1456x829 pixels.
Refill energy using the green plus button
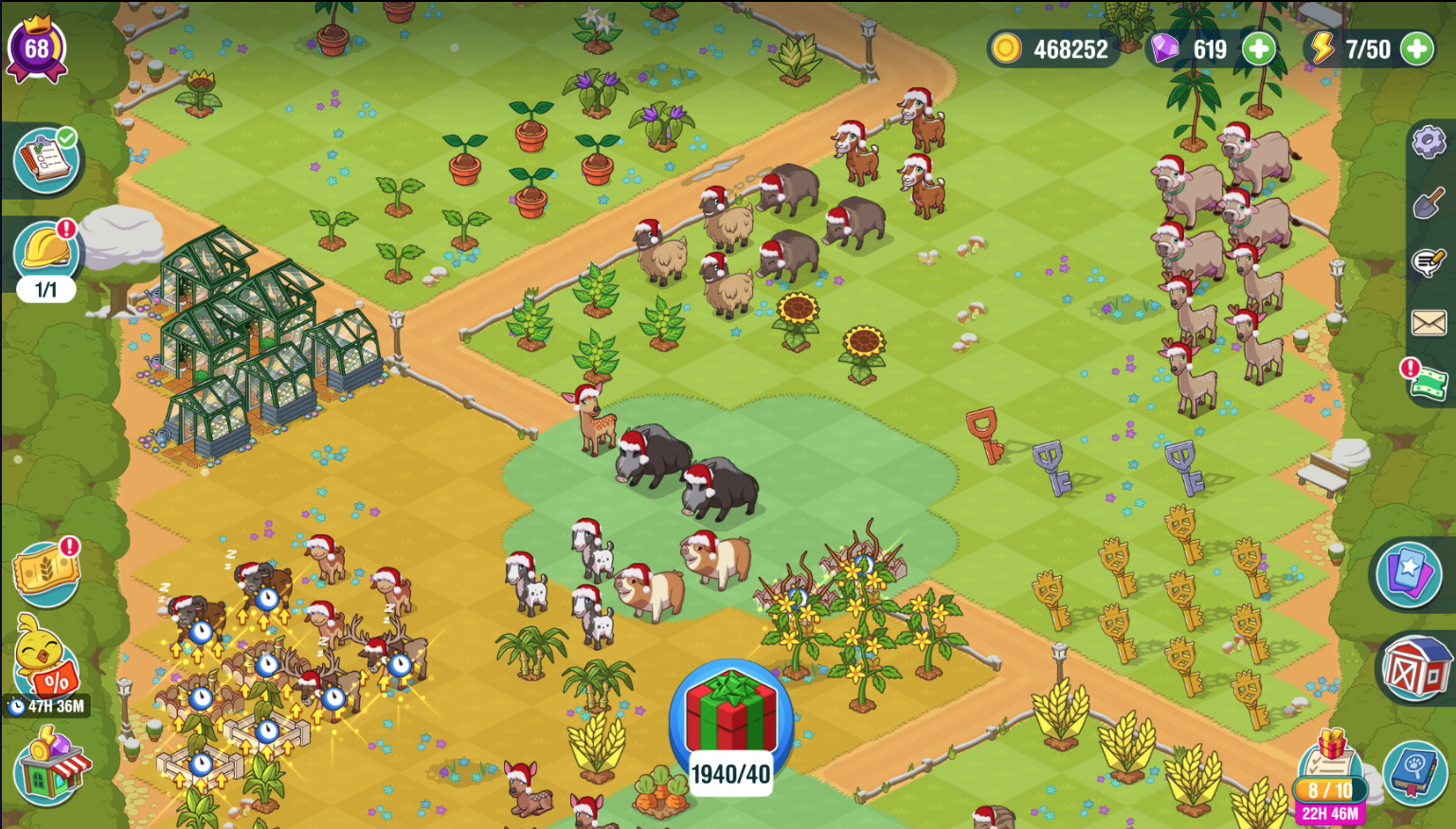point(1417,49)
